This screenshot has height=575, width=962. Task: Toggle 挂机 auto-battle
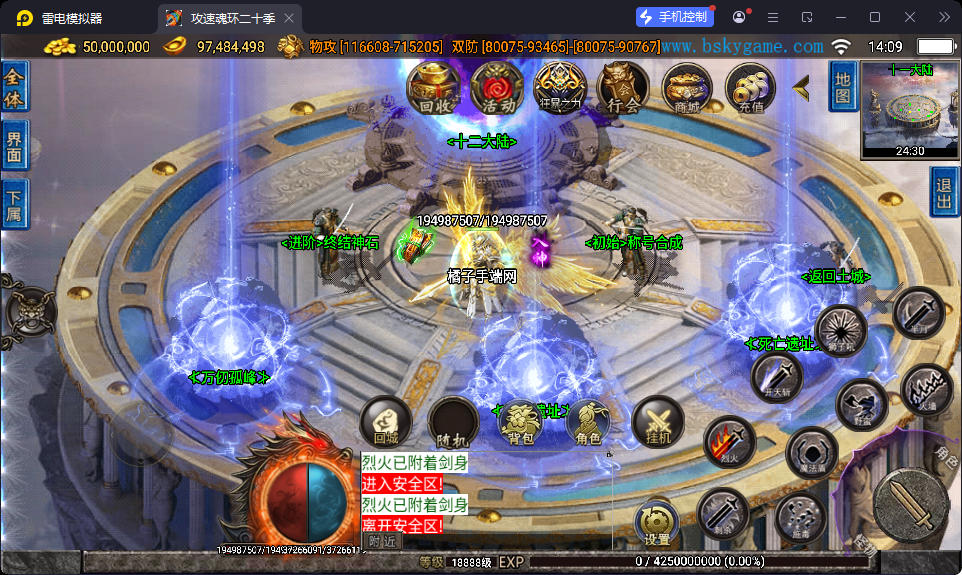659,421
